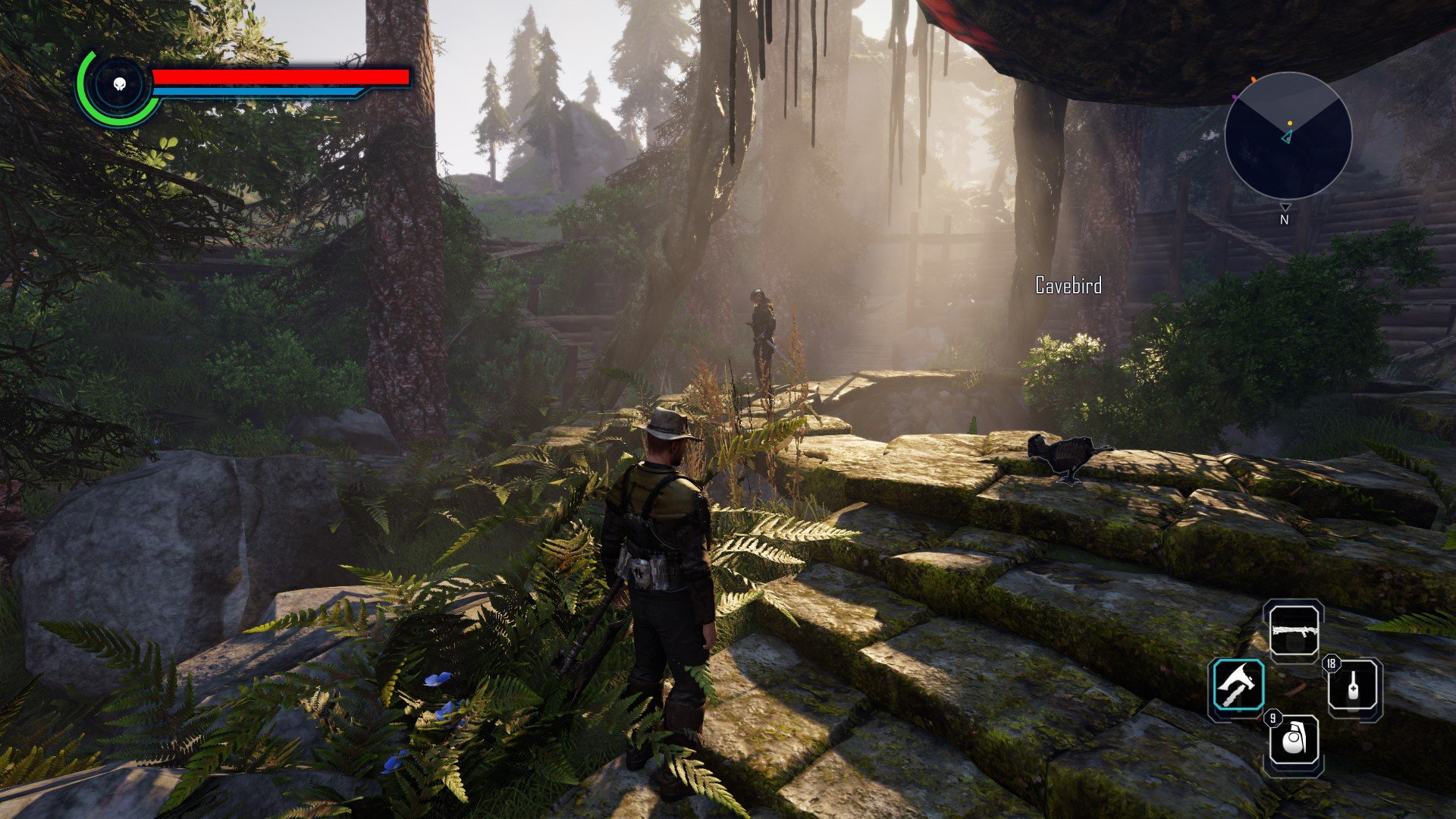The width and height of the screenshot is (1456, 819).
Task: Equip the shotgun from the top quick slot
Action: (1294, 630)
